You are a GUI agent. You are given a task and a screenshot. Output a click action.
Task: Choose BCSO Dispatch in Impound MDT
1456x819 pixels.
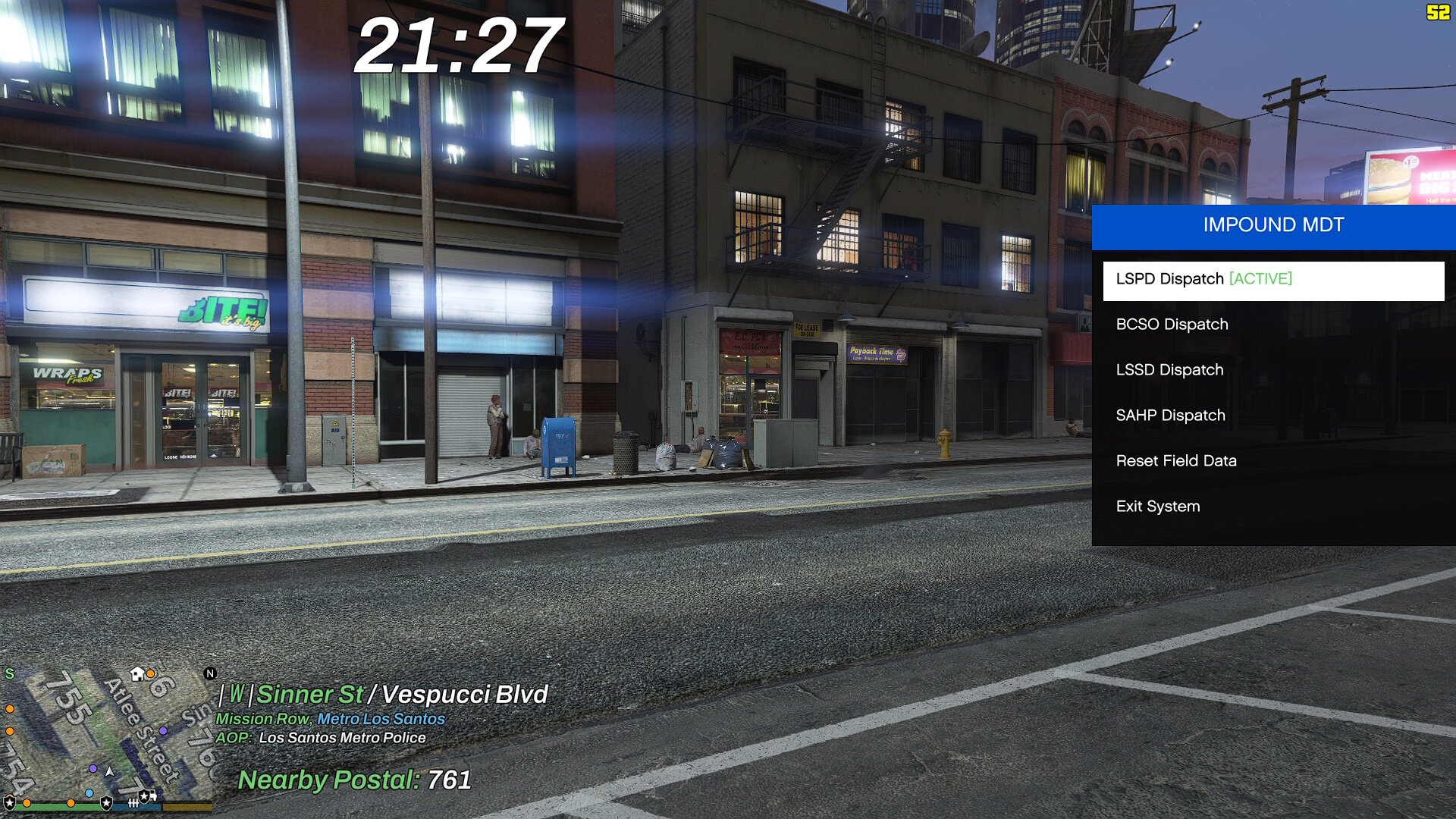1272,325
